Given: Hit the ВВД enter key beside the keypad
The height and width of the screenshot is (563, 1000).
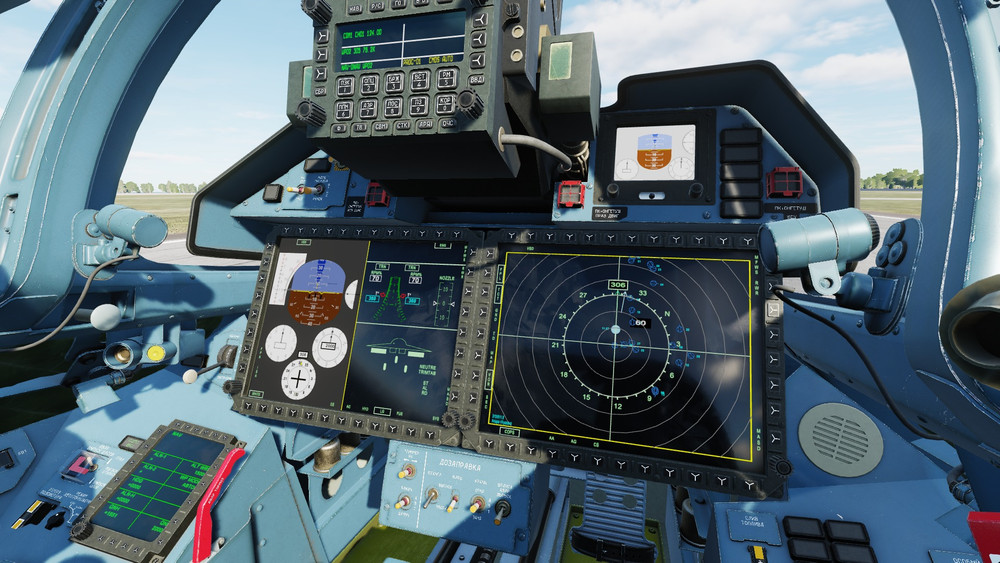Looking at the screenshot, I should pos(477,80).
